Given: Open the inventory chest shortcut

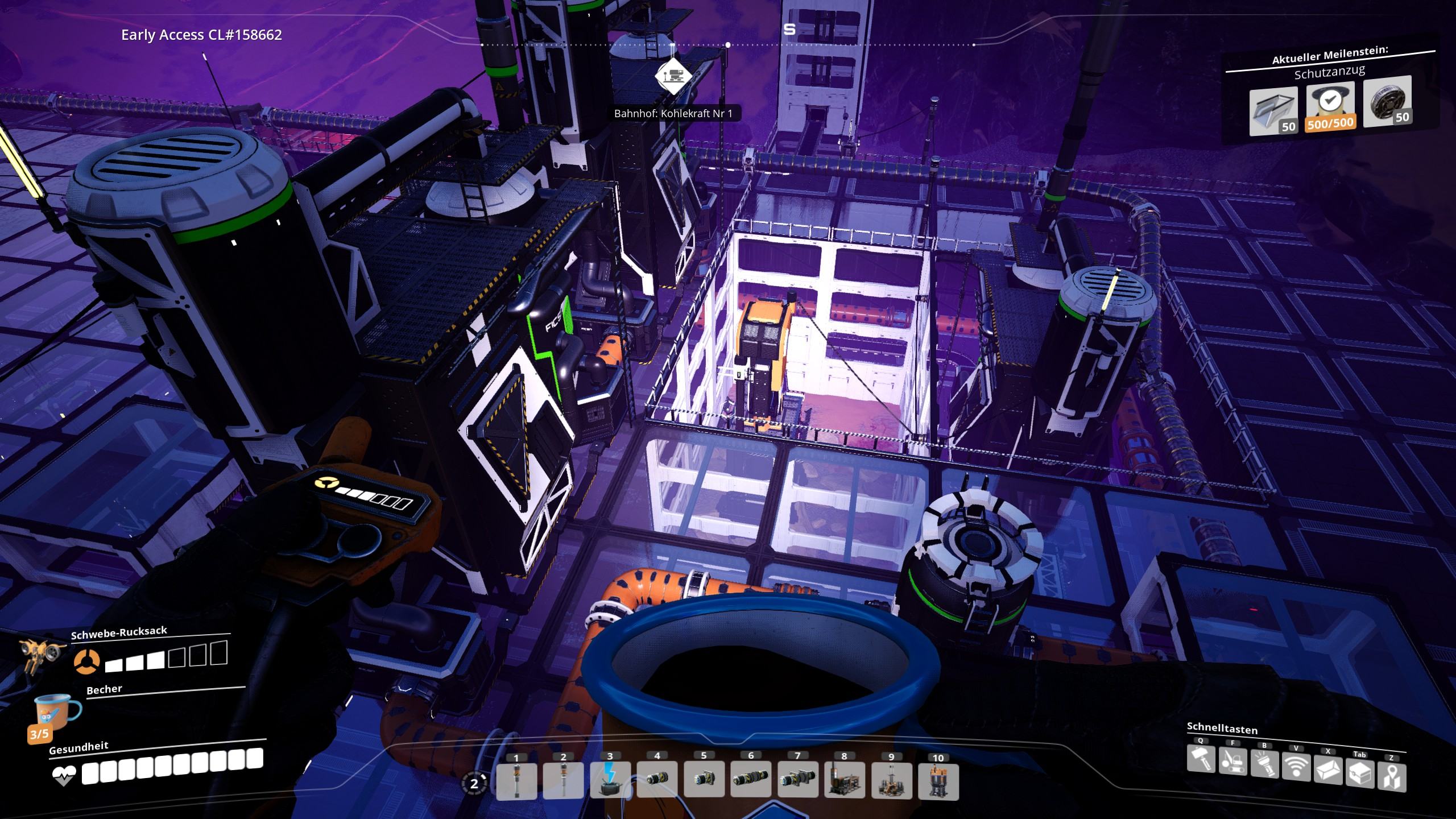Looking at the screenshot, I should [1360, 773].
